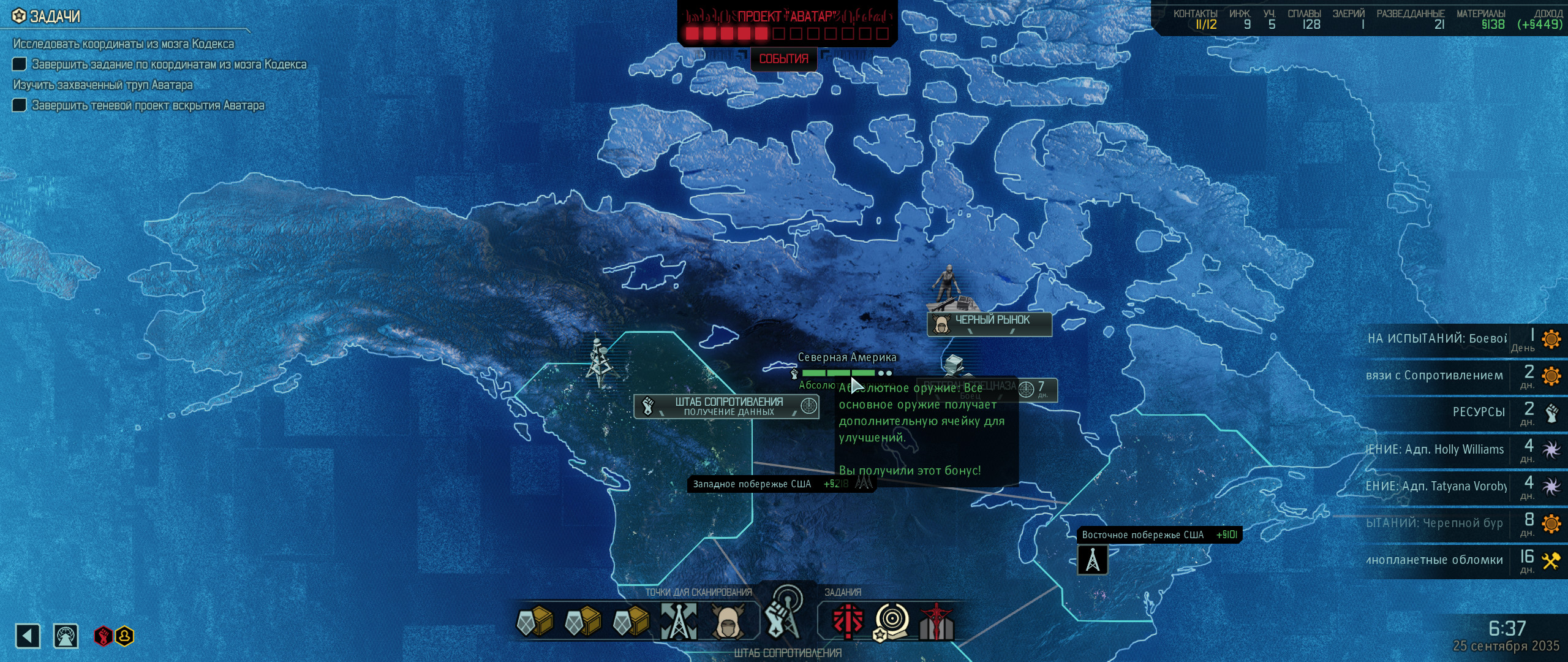Open the СОБЫТИЯ events panel
Image resolution: width=1568 pixels, height=662 pixels.
coord(783,59)
